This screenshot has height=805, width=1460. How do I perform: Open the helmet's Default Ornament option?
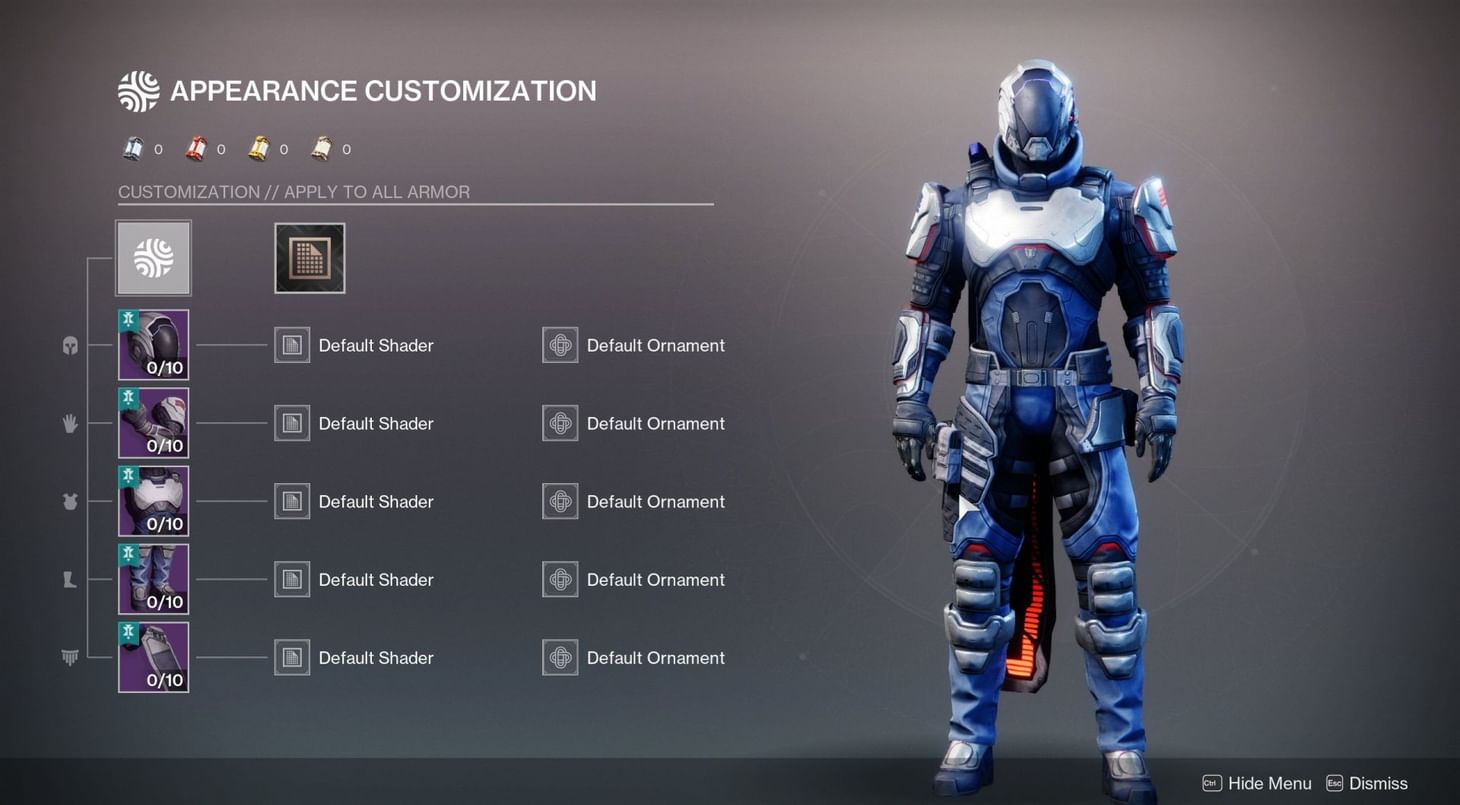click(559, 345)
